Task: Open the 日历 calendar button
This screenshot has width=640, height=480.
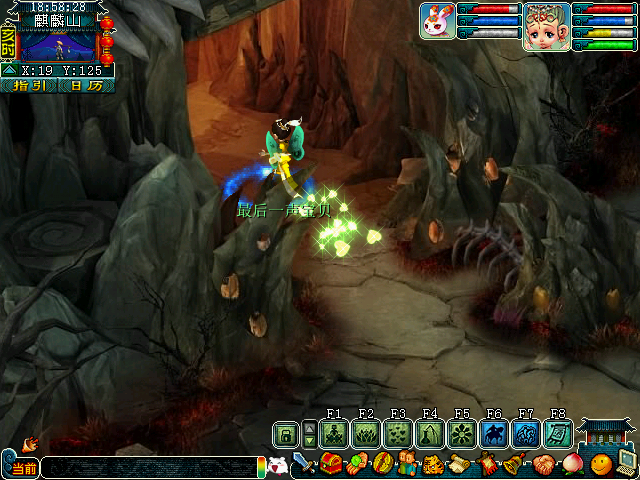Action: click(x=84, y=86)
